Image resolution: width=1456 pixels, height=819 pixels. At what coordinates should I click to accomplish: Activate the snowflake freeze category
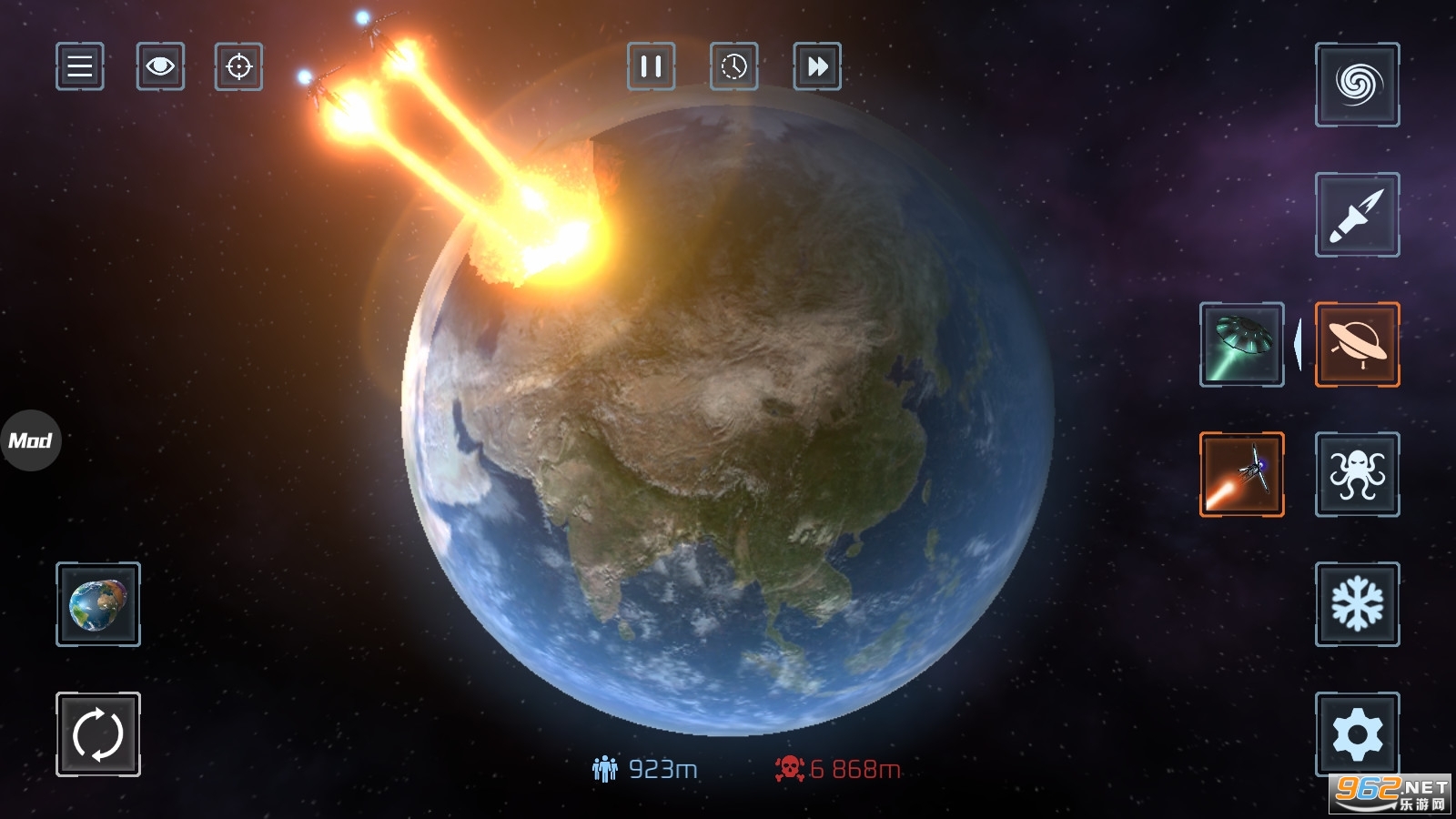pyautogui.click(x=1357, y=604)
